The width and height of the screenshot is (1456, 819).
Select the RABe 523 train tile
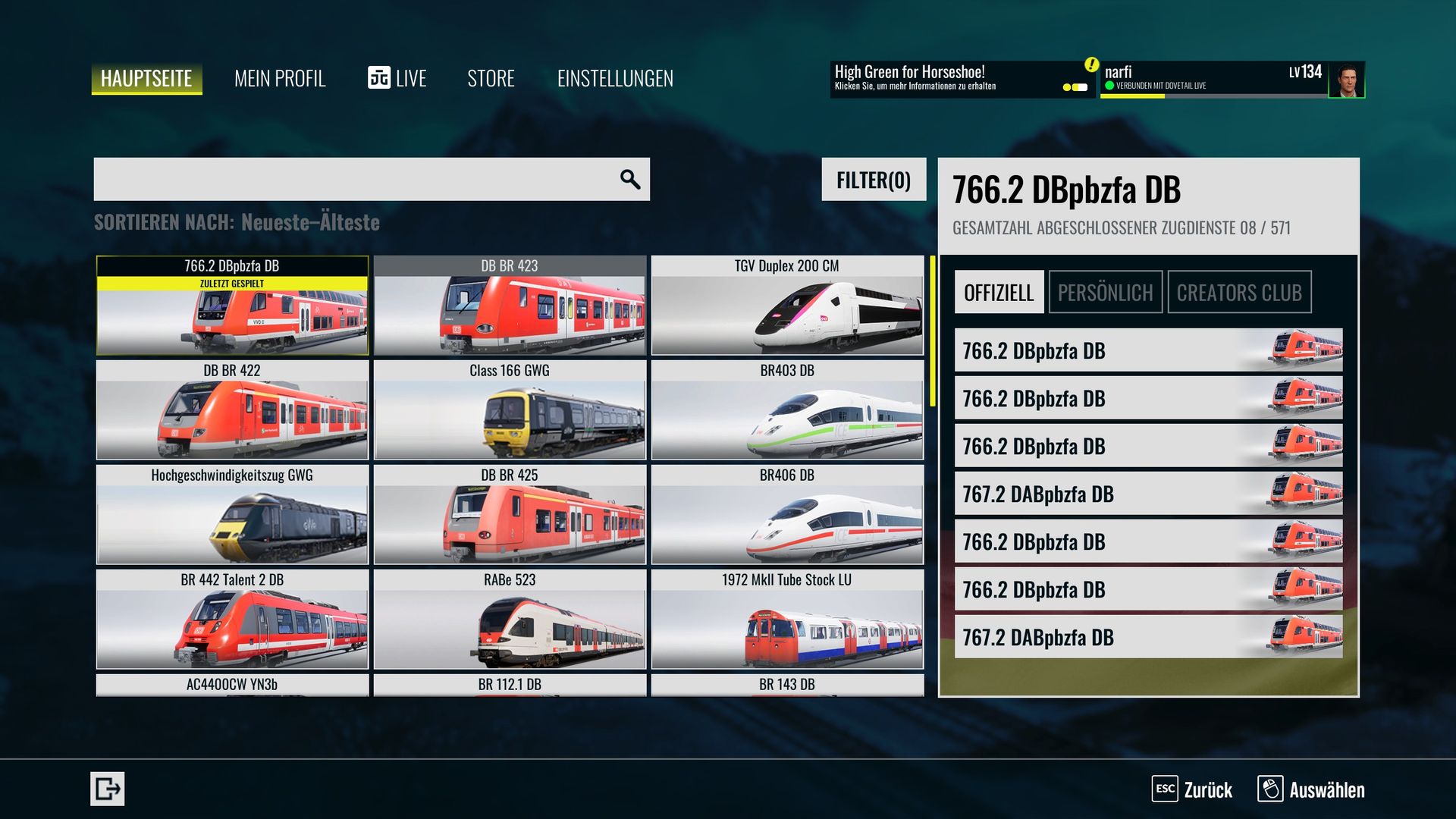510,620
